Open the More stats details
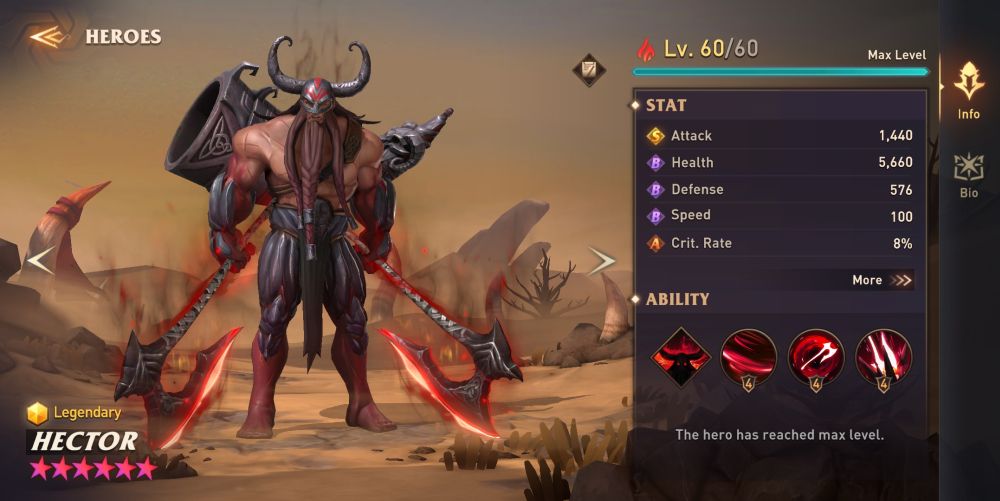The image size is (1000, 501). tap(882, 280)
